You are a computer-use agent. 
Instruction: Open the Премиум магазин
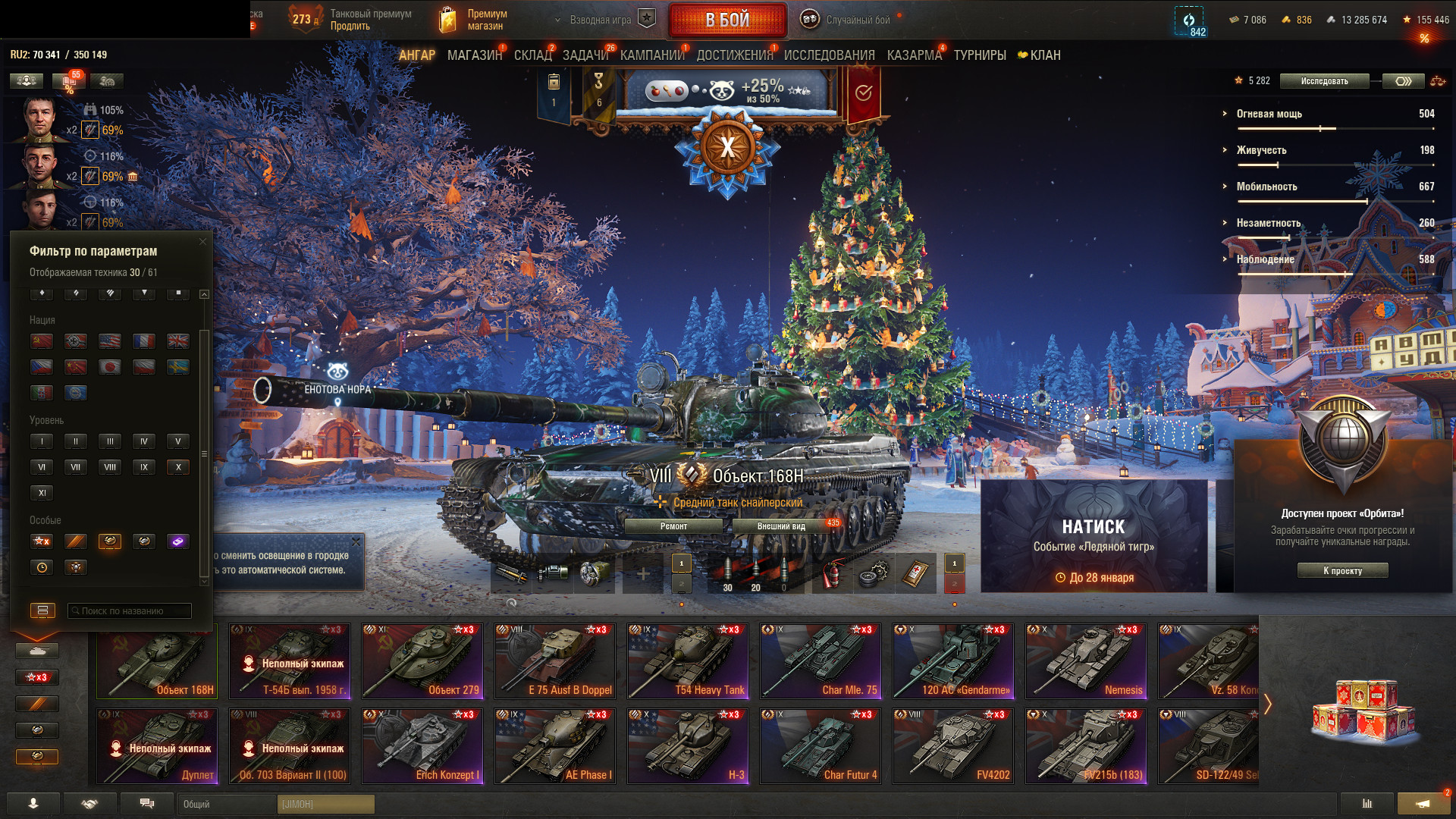pyautogui.click(x=485, y=20)
